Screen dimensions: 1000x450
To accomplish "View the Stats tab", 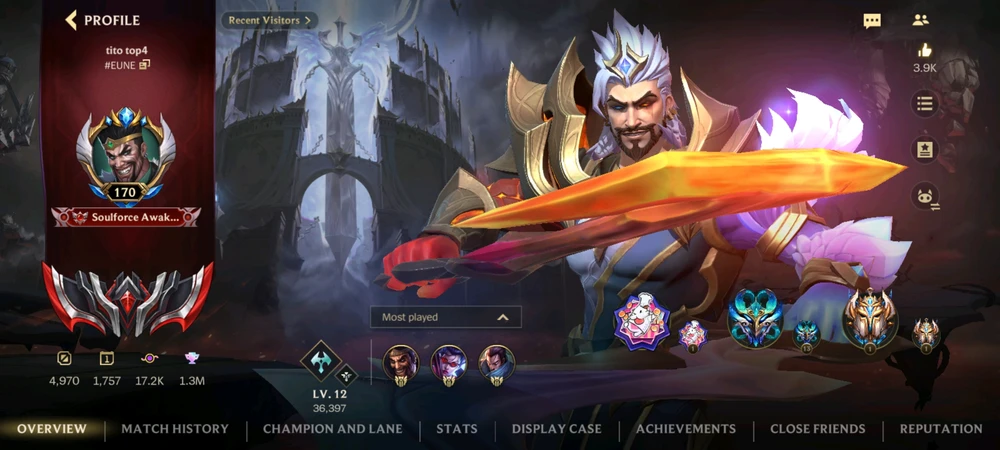I will [x=456, y=429].
